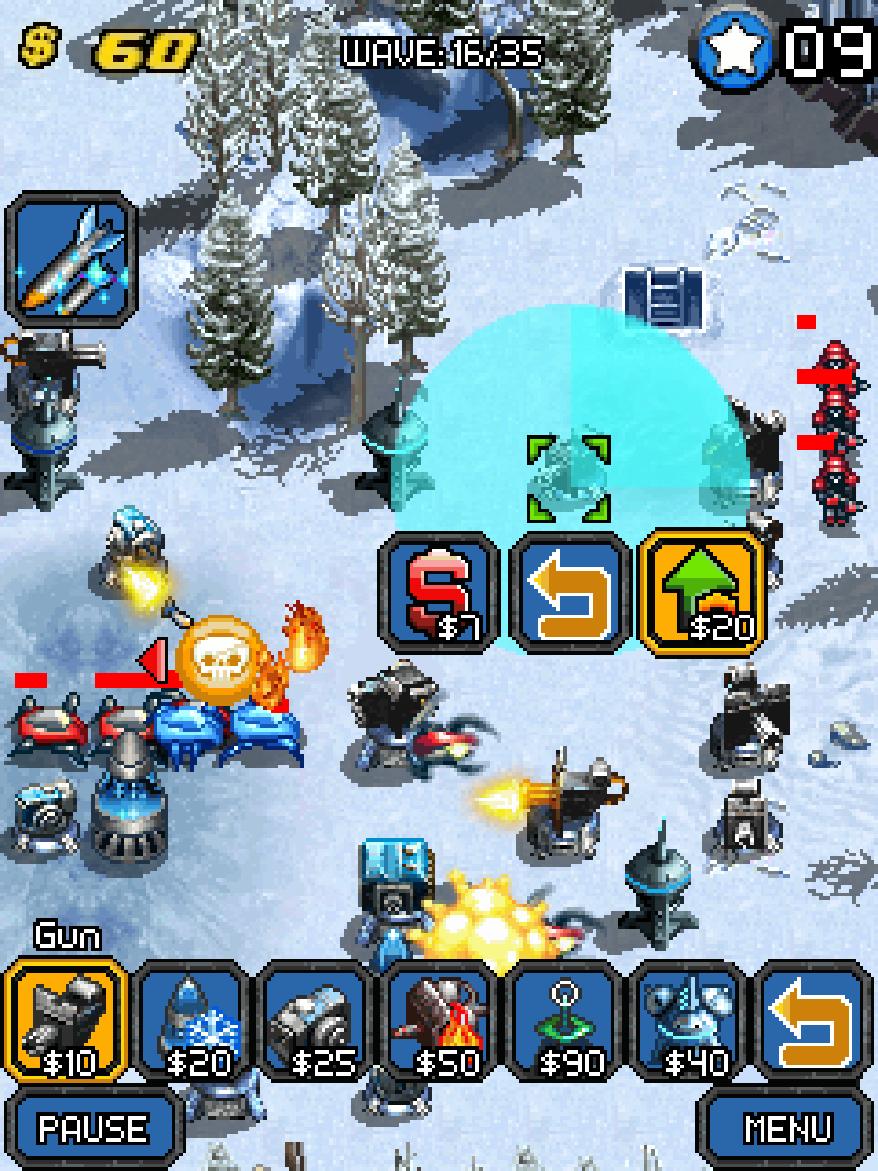Screen dimensions: 878x1171
Task: Select the $50 flame tower
Action: click(x=446, y=1022)
